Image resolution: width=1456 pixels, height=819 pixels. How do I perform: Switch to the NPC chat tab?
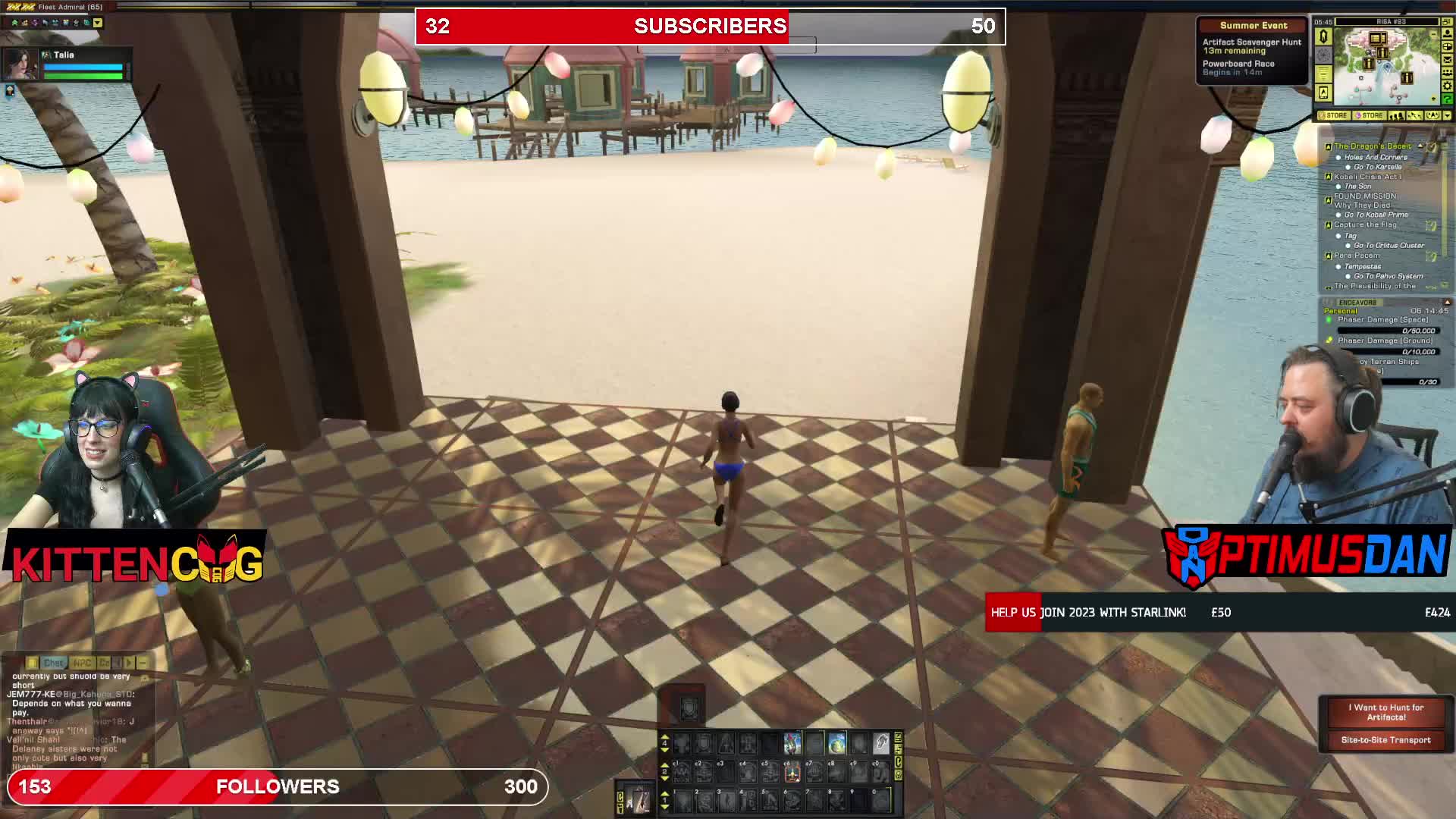point(82,663)
